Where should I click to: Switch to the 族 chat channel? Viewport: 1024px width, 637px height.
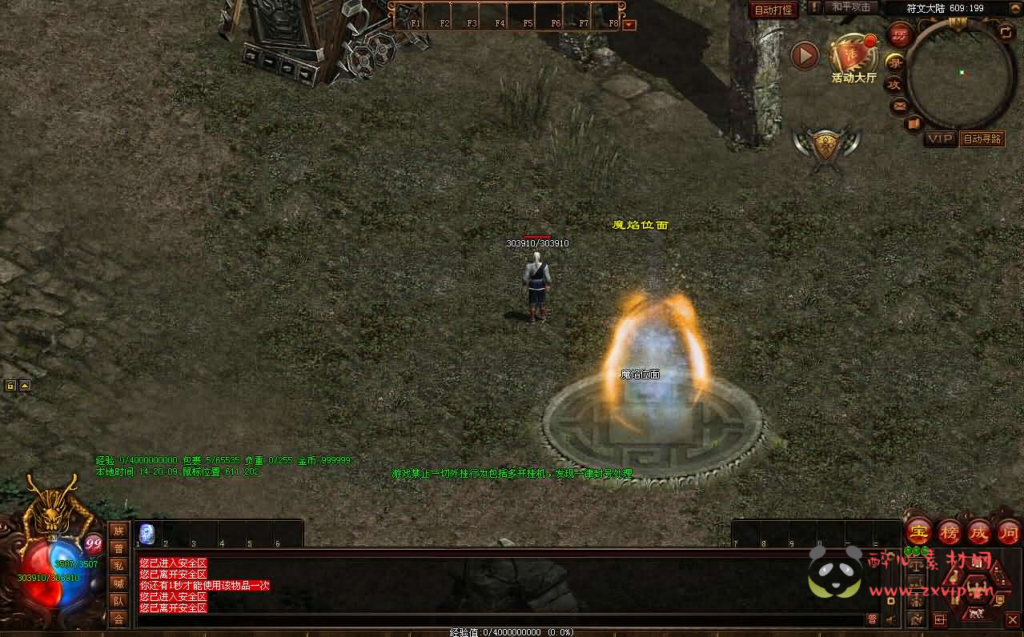(118, 530)
